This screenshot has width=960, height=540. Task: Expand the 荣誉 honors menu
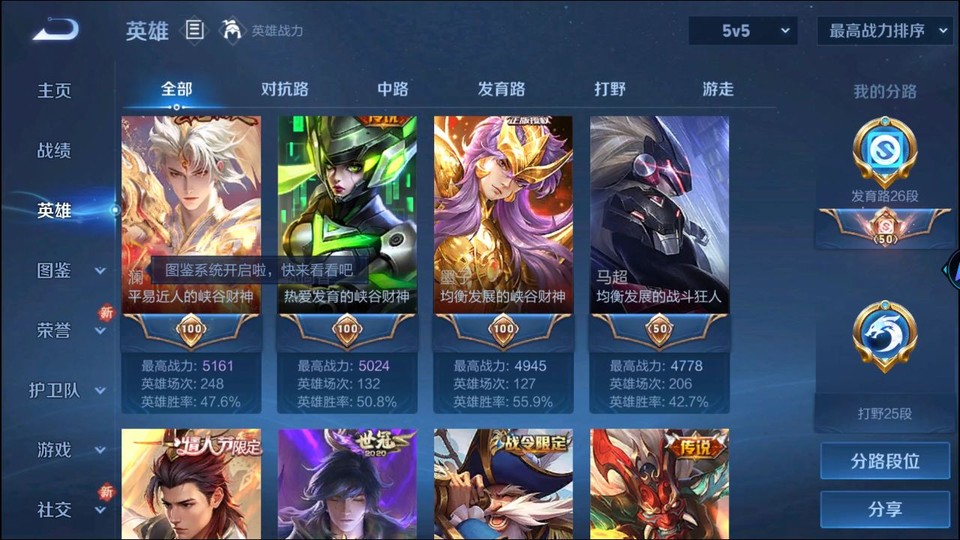coord(68,331)
